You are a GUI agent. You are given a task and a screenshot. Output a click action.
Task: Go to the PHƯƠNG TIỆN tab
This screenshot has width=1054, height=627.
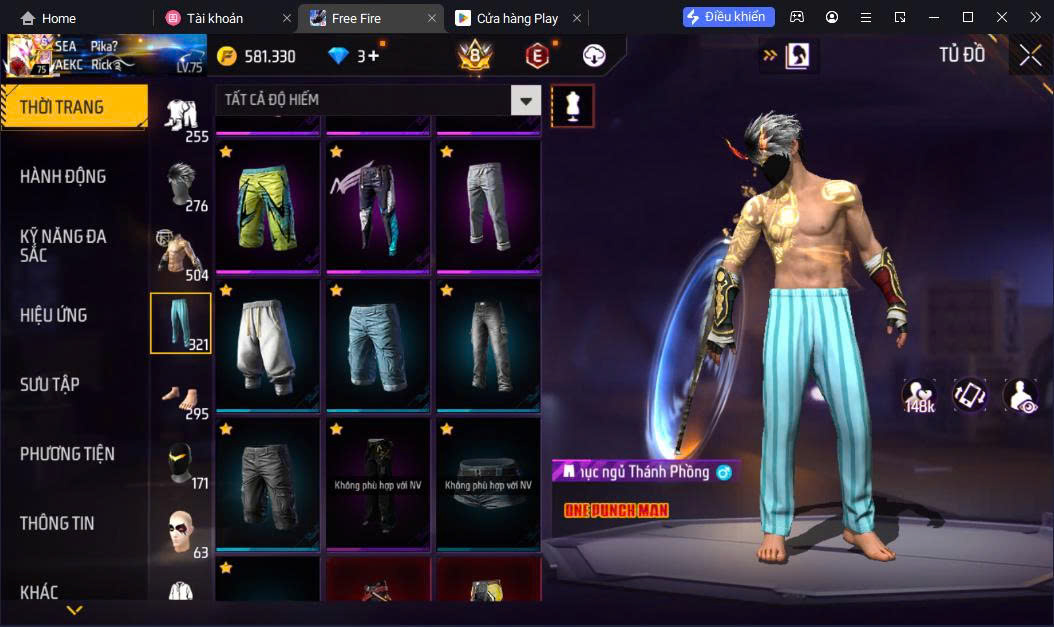click(67, 454)
